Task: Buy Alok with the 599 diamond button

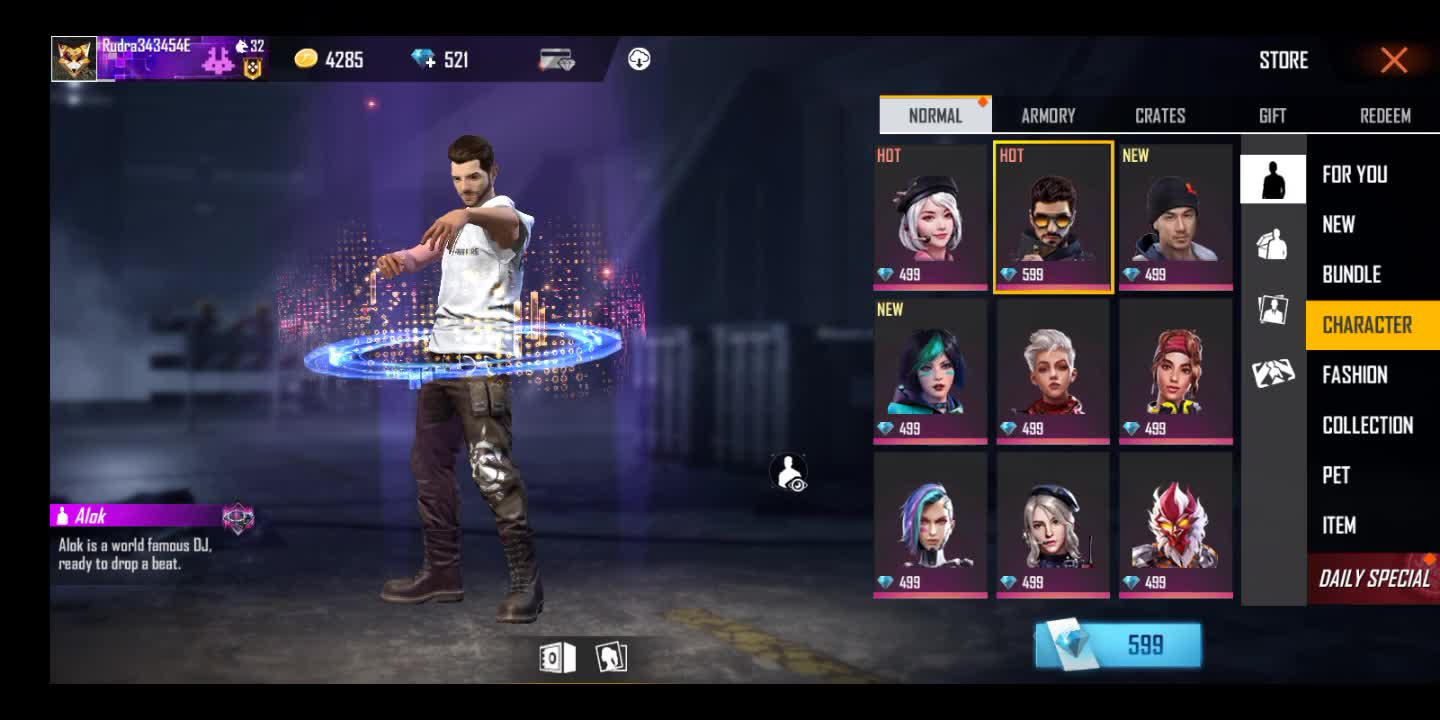Action: click(1118, 645)
